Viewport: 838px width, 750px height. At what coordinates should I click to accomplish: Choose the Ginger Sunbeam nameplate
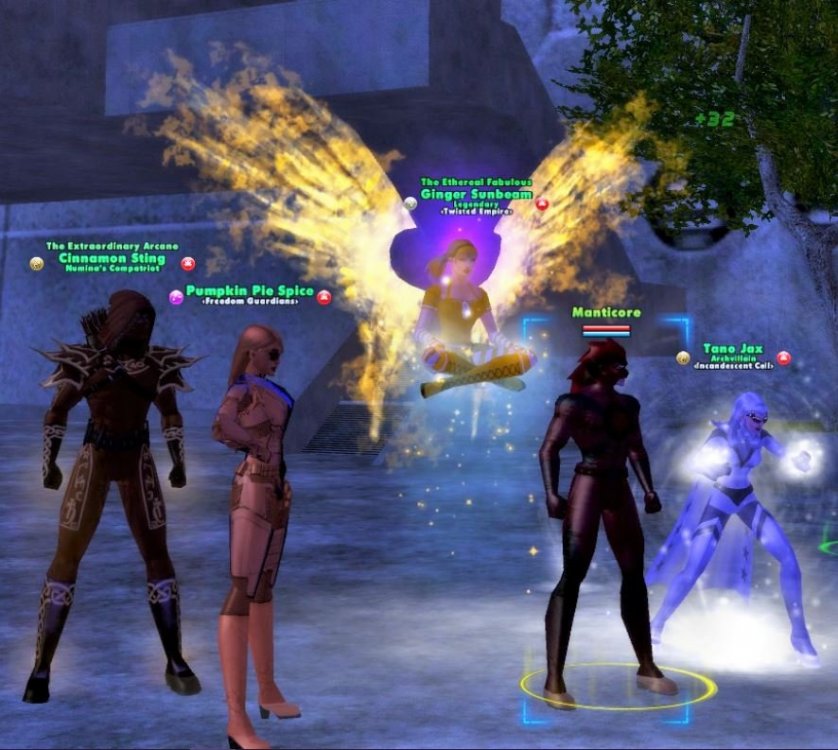(x=475, y=193)
